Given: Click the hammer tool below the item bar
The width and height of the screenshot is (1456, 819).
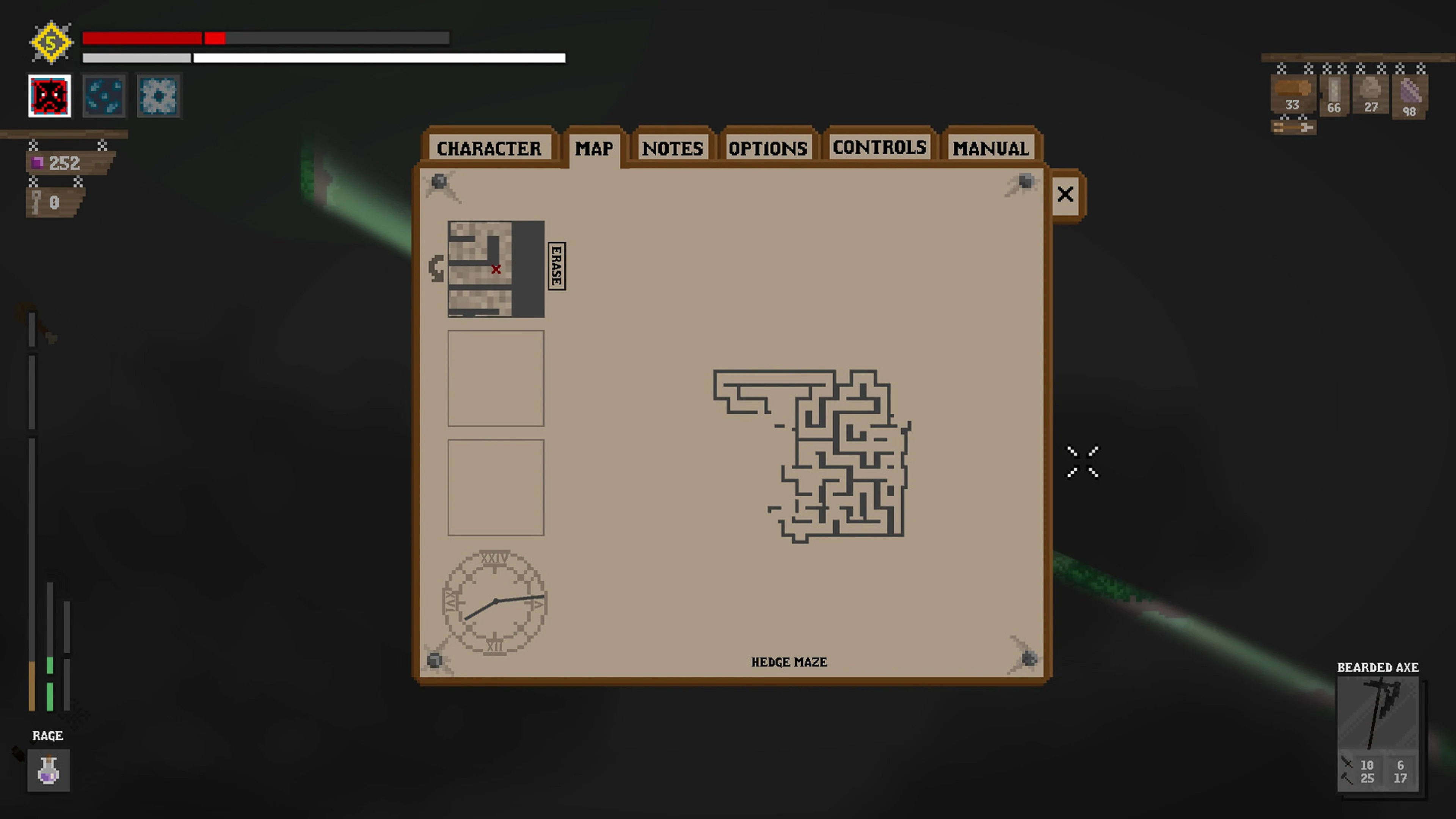Looking at the screenshot, I should point(1293,127).
